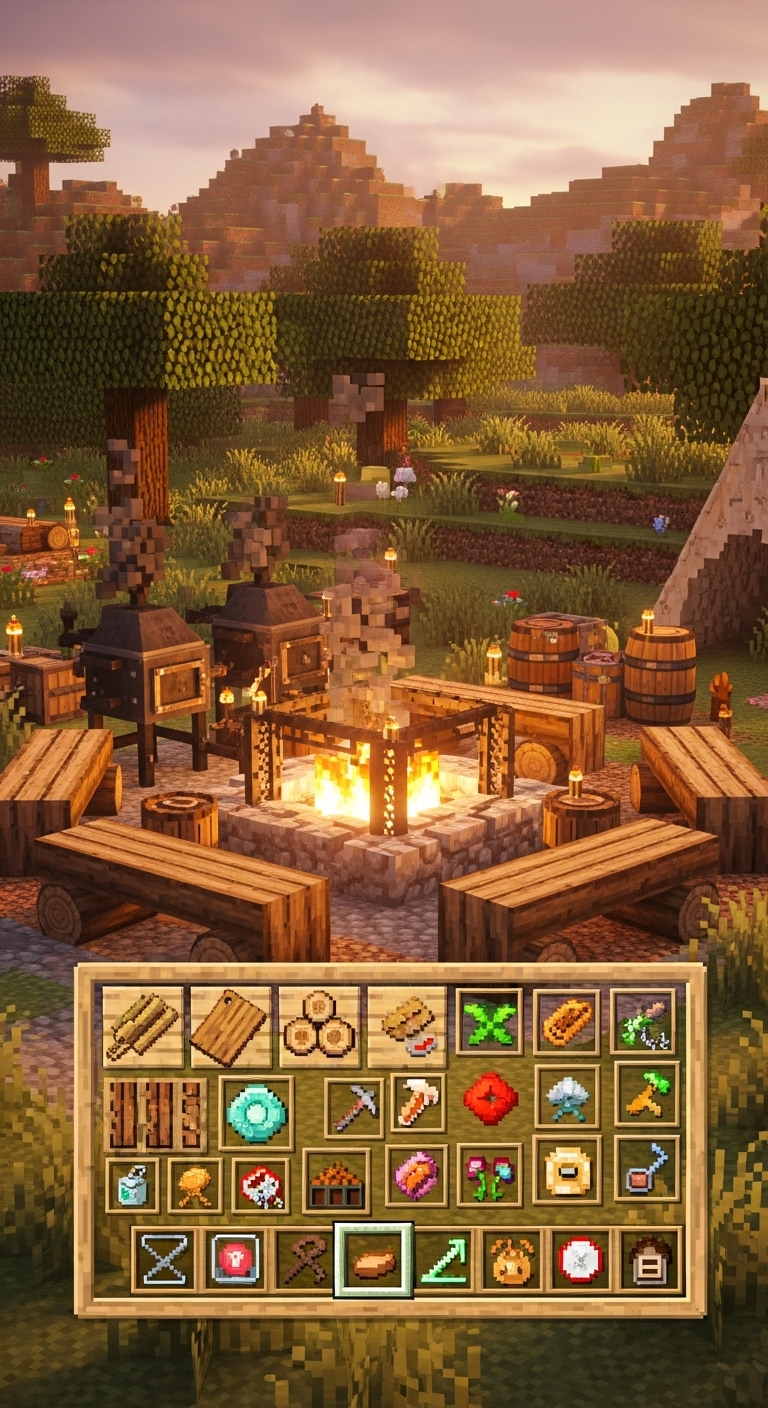
Task: Pick the furnace with embers item
Action: pos(335,1182)
